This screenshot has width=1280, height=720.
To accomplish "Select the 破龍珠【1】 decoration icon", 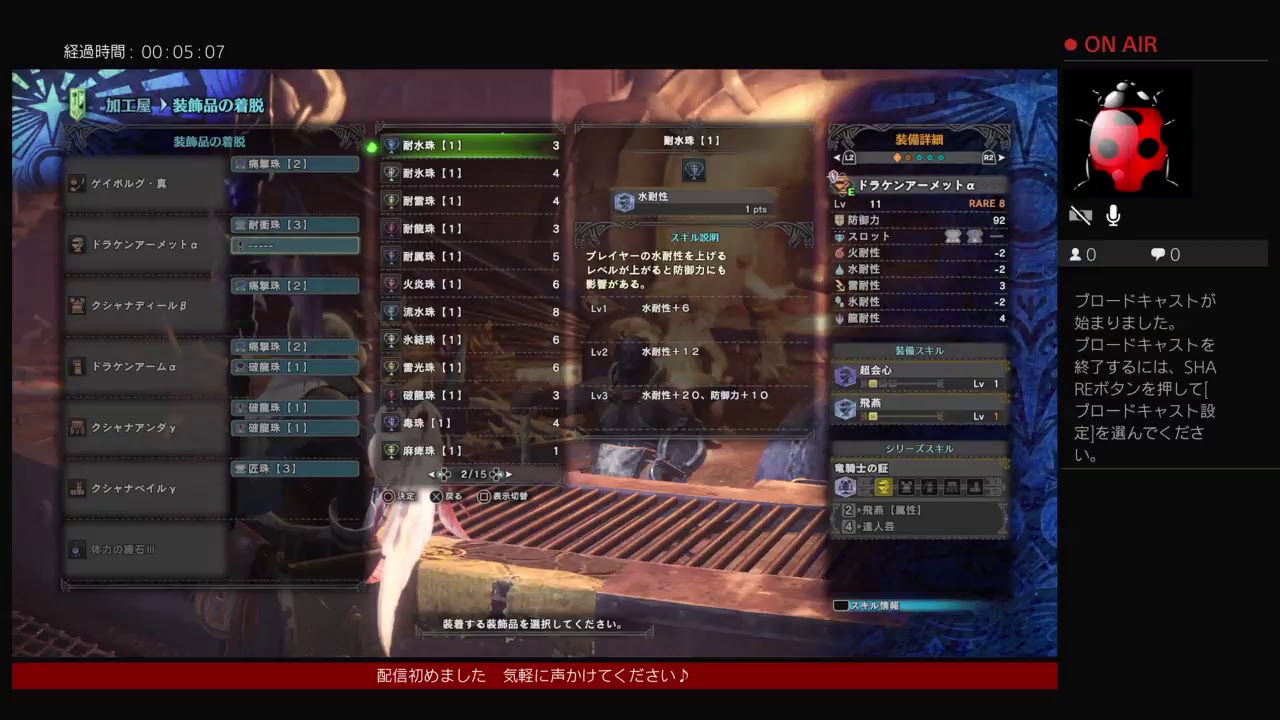I will (x=390, y=395).
